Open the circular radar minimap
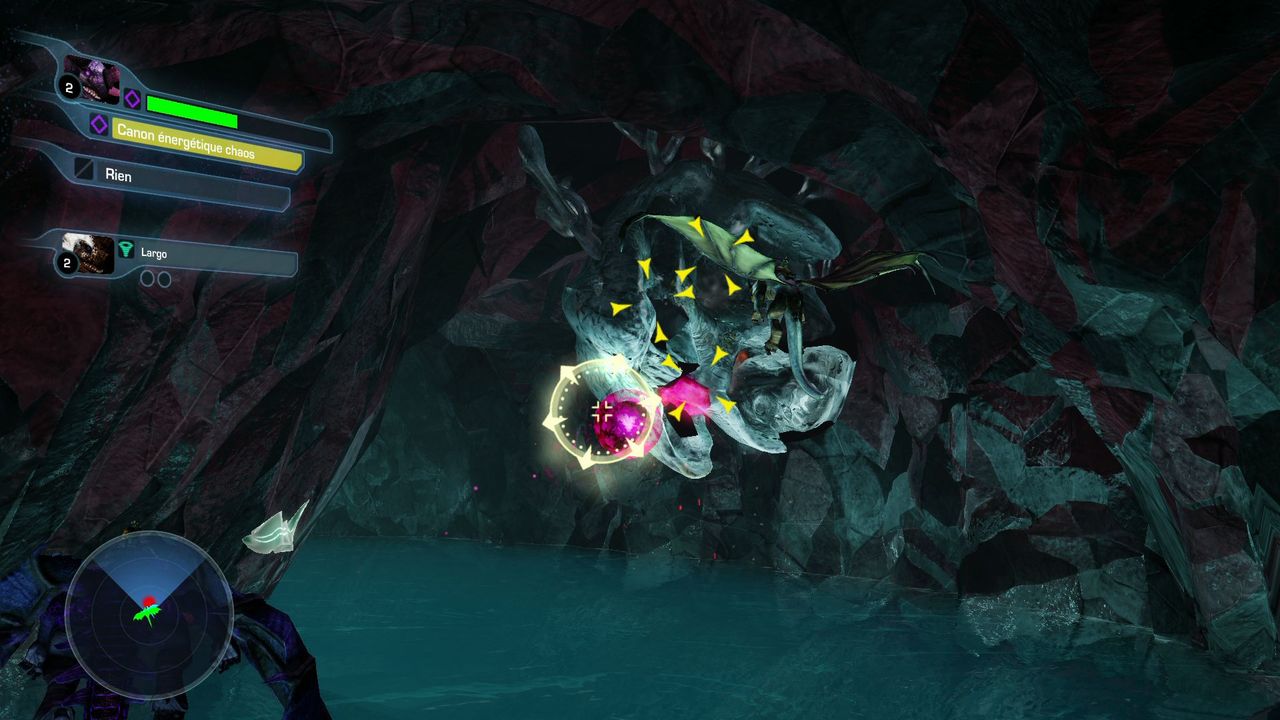Screen dimensions: 1280x720 pyautogui.click(x=149, y=615)
